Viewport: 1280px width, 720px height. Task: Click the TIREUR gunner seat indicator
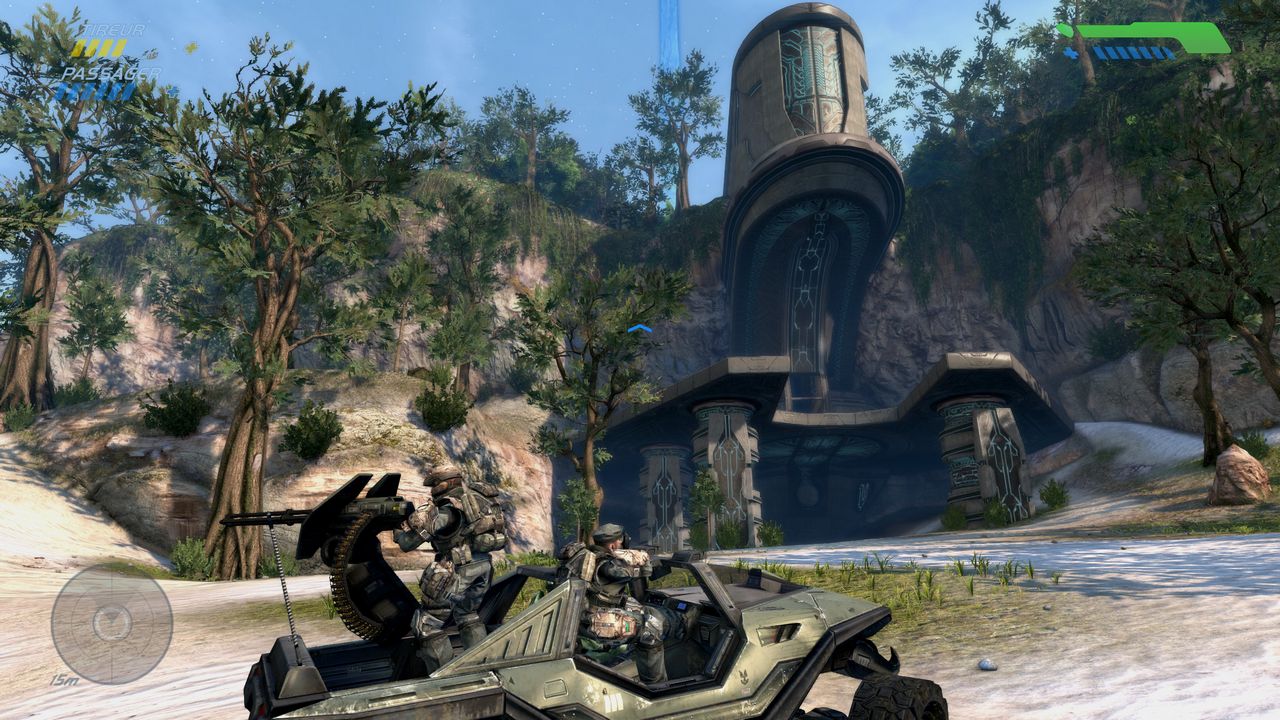coord(108,40)
